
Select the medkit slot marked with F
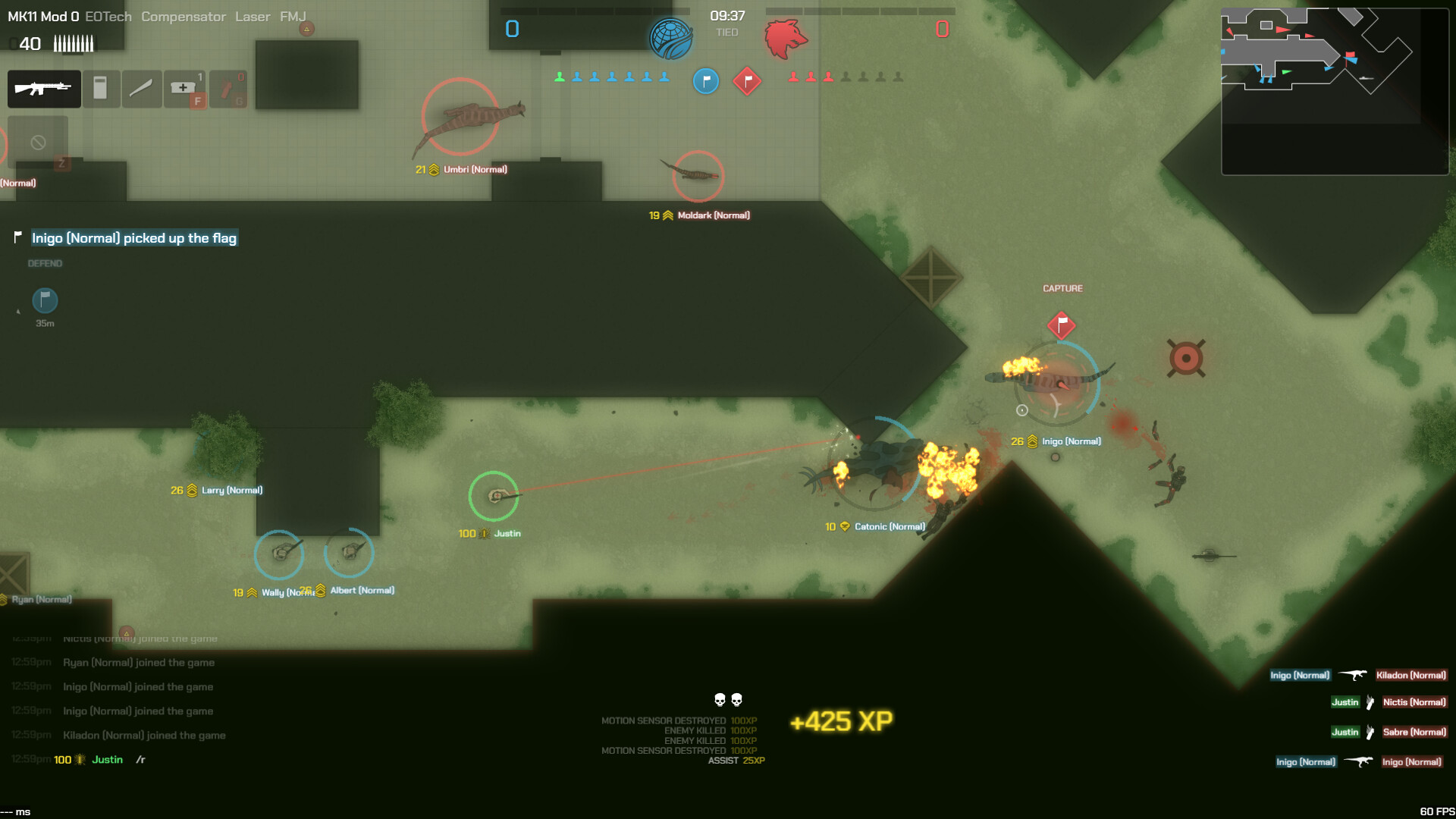coord(184,89)
